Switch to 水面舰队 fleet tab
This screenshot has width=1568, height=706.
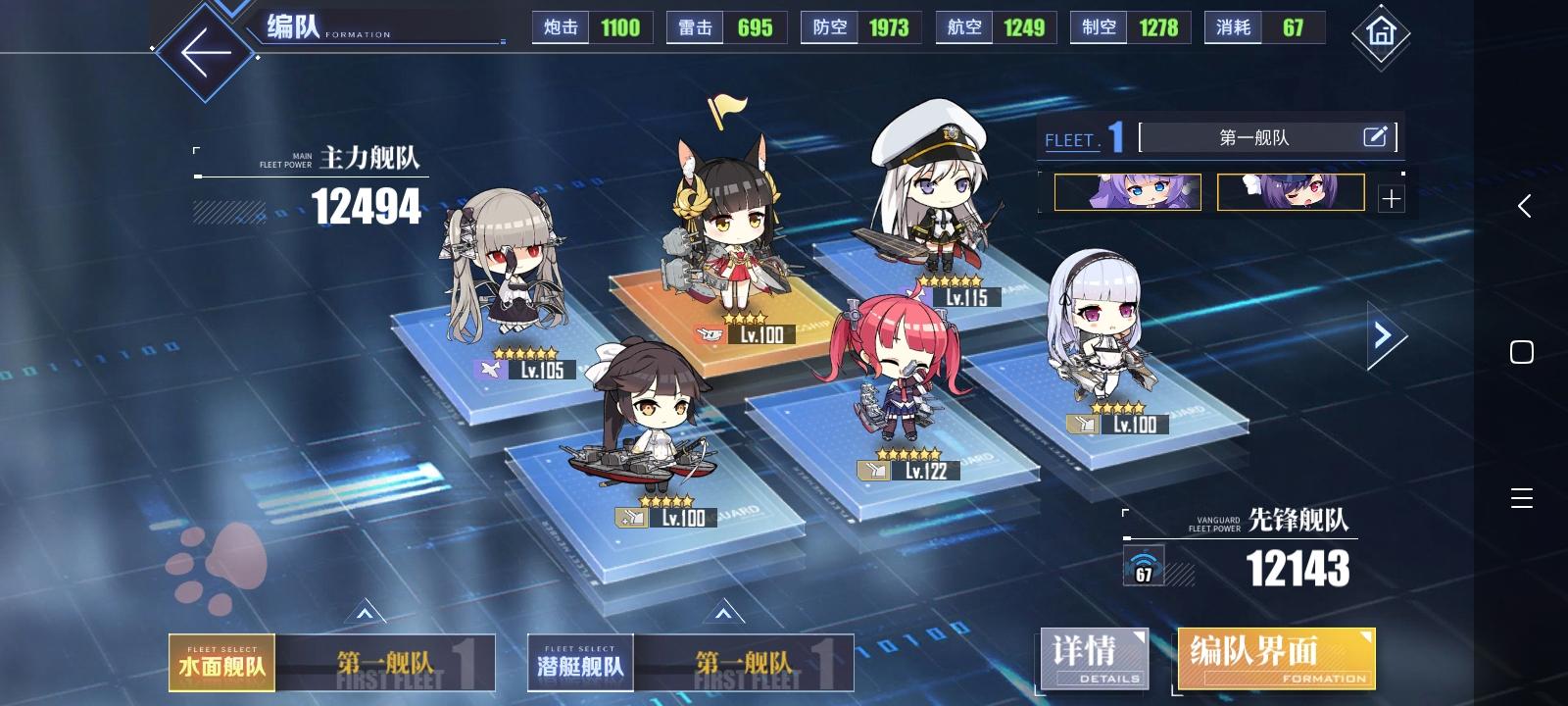coord(220,663)
